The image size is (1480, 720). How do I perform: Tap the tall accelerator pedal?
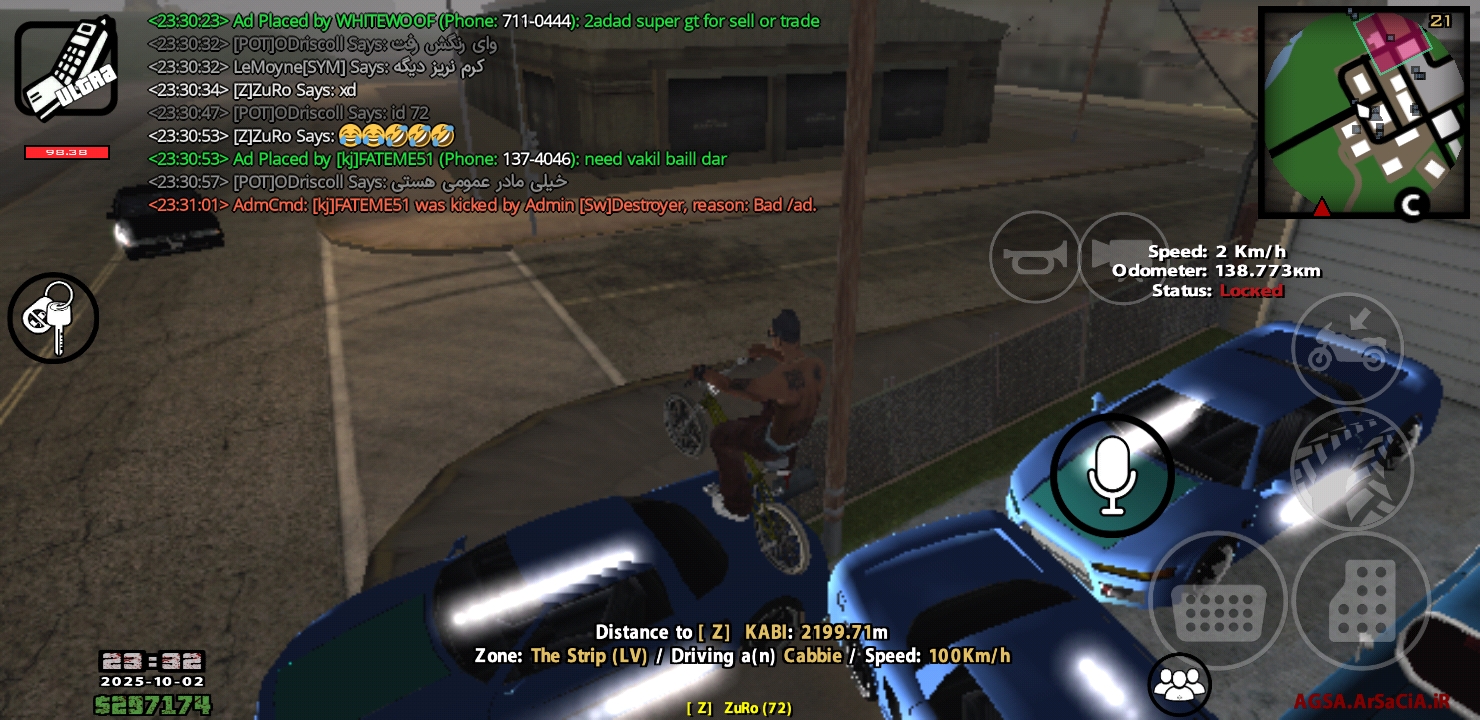click(x=1361, y=601)
